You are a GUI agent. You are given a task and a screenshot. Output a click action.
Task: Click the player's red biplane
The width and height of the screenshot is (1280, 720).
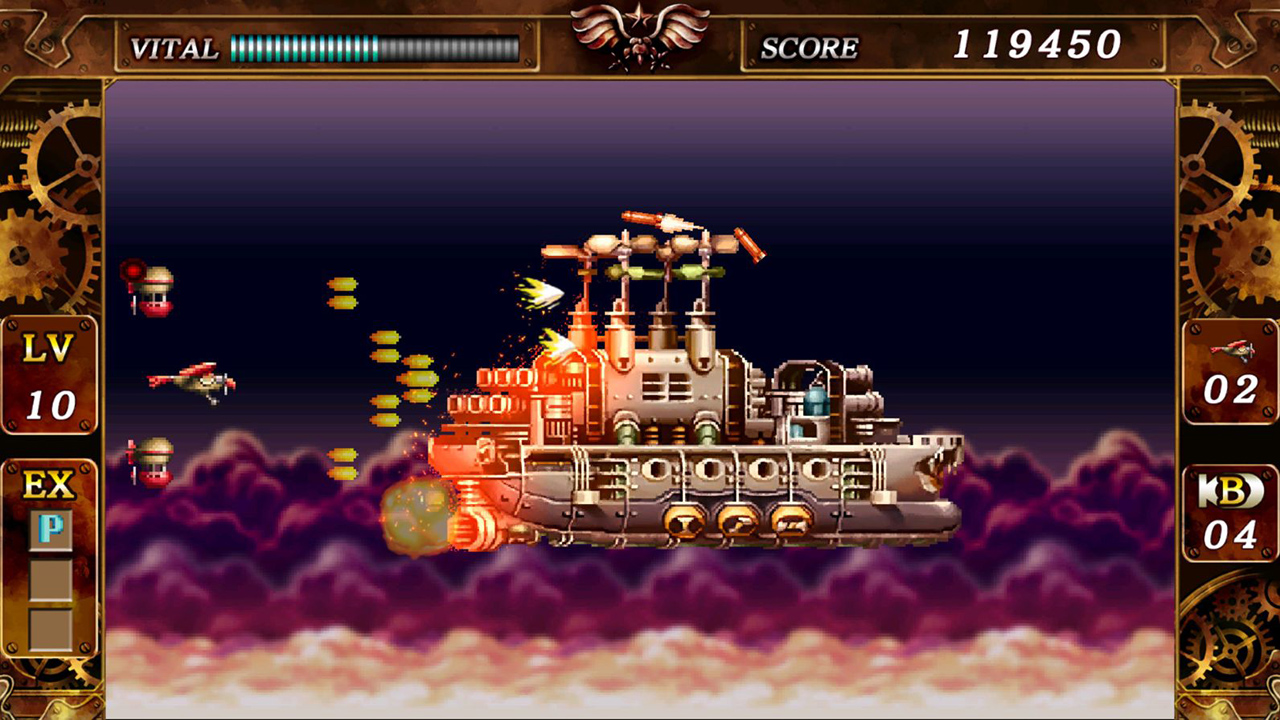click(x=193, y=380)
